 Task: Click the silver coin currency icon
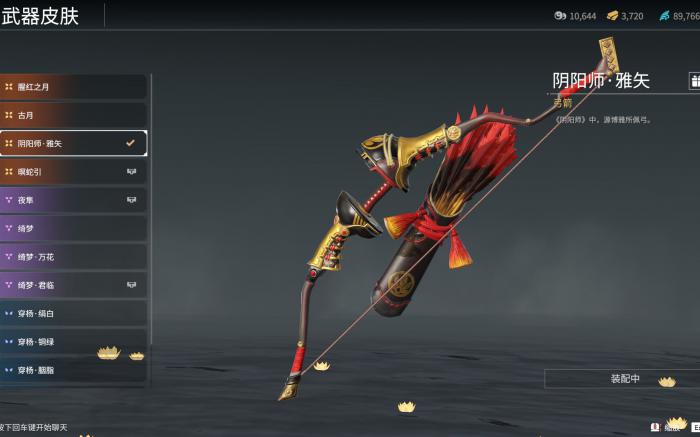tap(559, 16)
